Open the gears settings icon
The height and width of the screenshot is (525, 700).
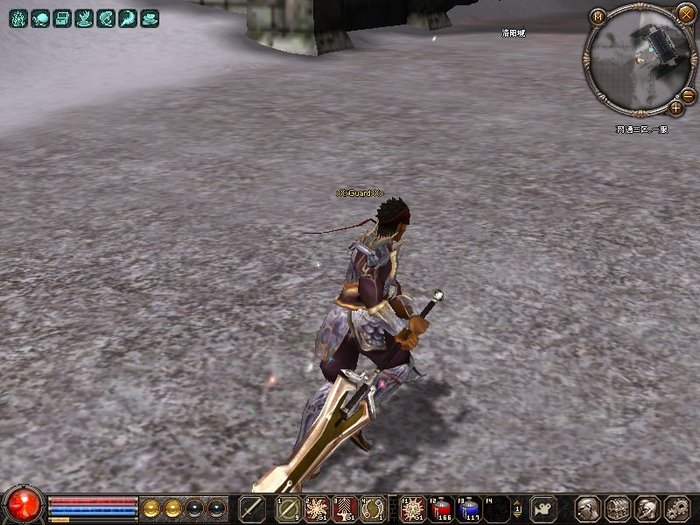click(679, 508)
